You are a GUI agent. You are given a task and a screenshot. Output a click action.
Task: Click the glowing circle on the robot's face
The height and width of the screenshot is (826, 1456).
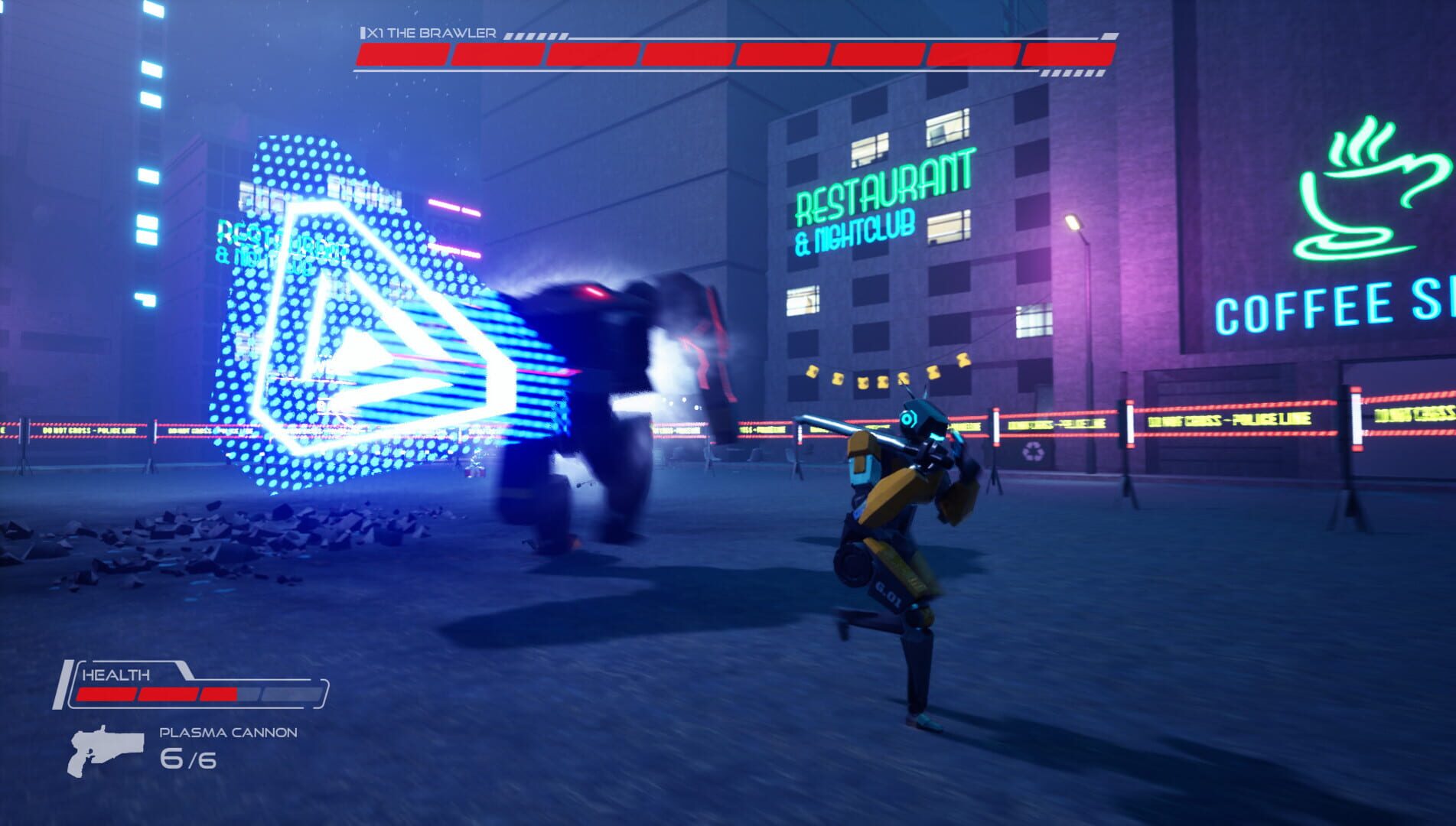click(x=907, y=418)
